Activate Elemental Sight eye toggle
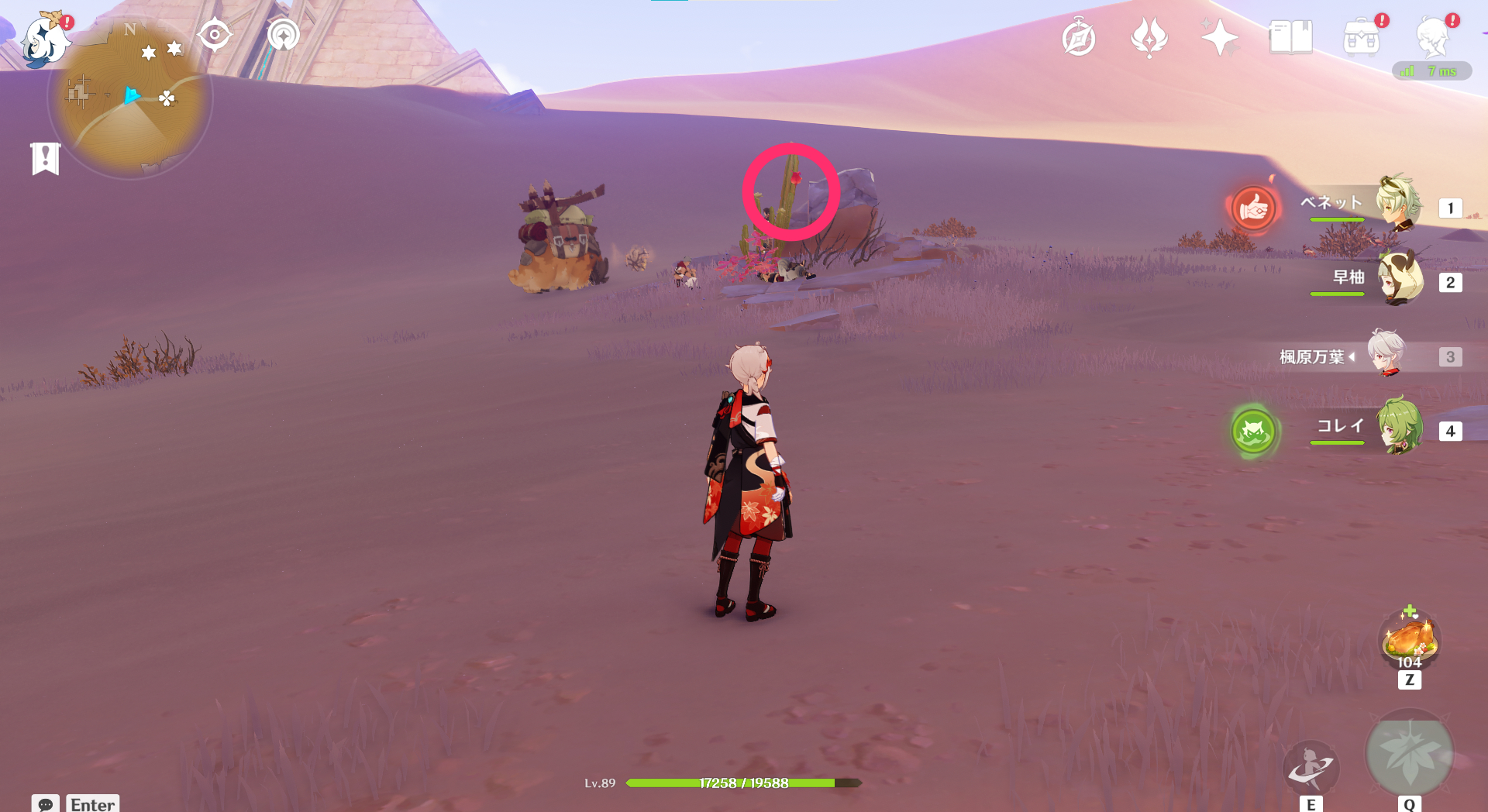Viewport: 1488px width, 812px height. [215, 34]
